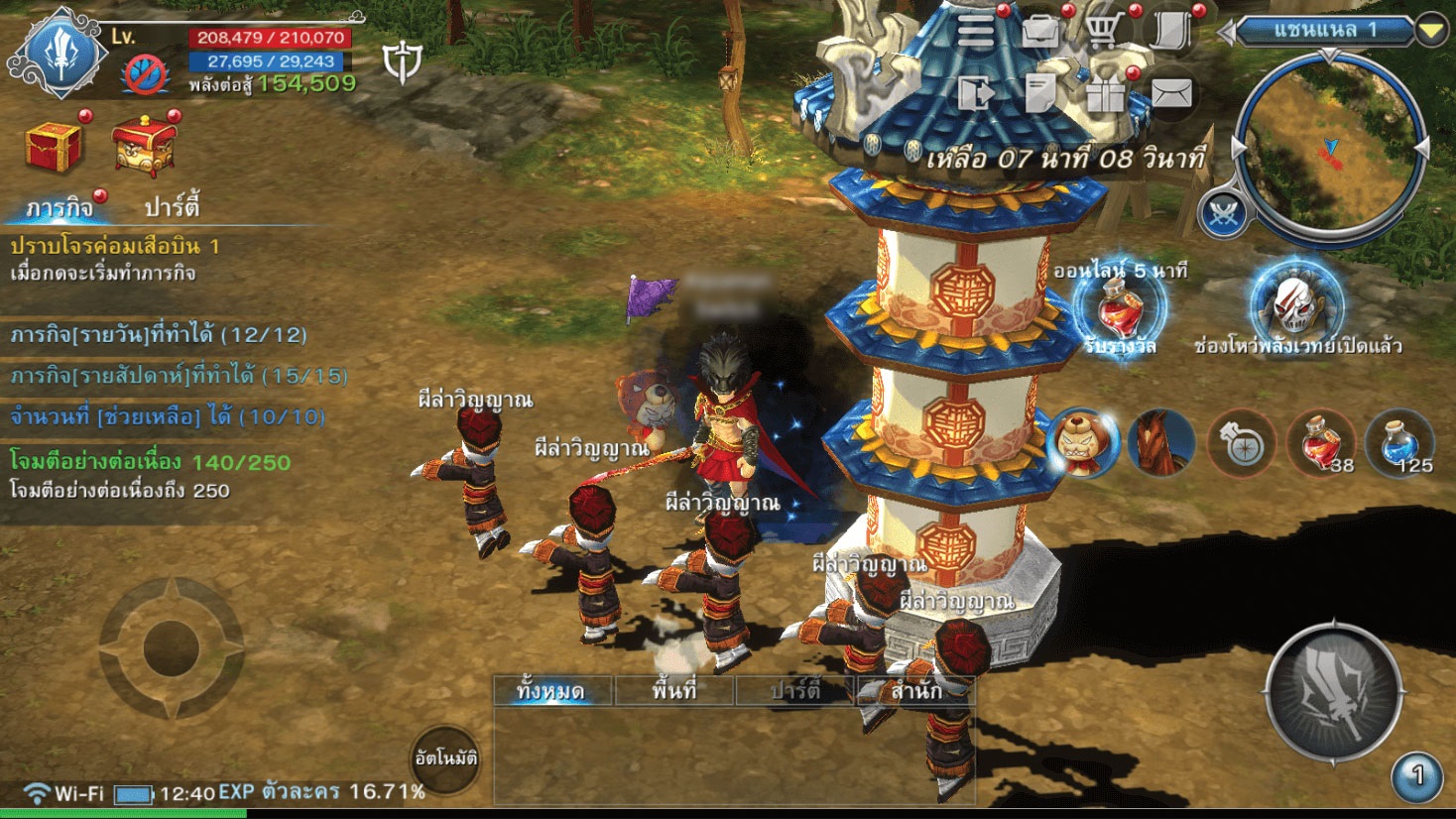Open the channel dropdown
Image resolution: width=1456 pixels, height=819 pixels.
(1429, 31)
